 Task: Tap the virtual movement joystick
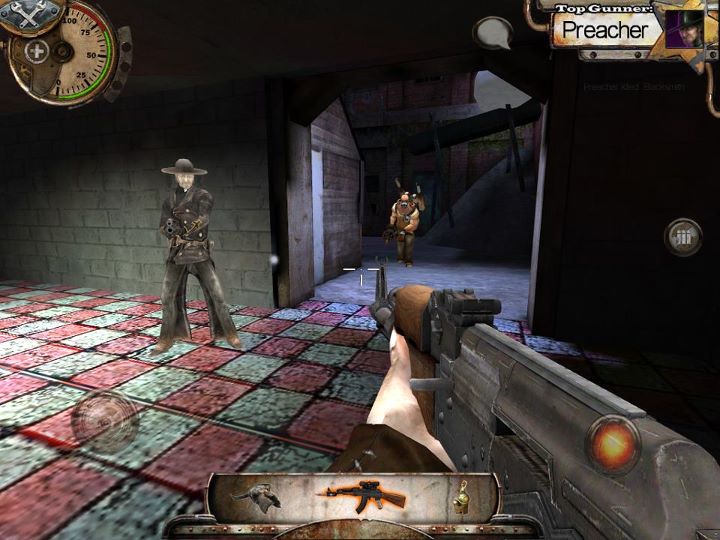(x=105, y=418)
